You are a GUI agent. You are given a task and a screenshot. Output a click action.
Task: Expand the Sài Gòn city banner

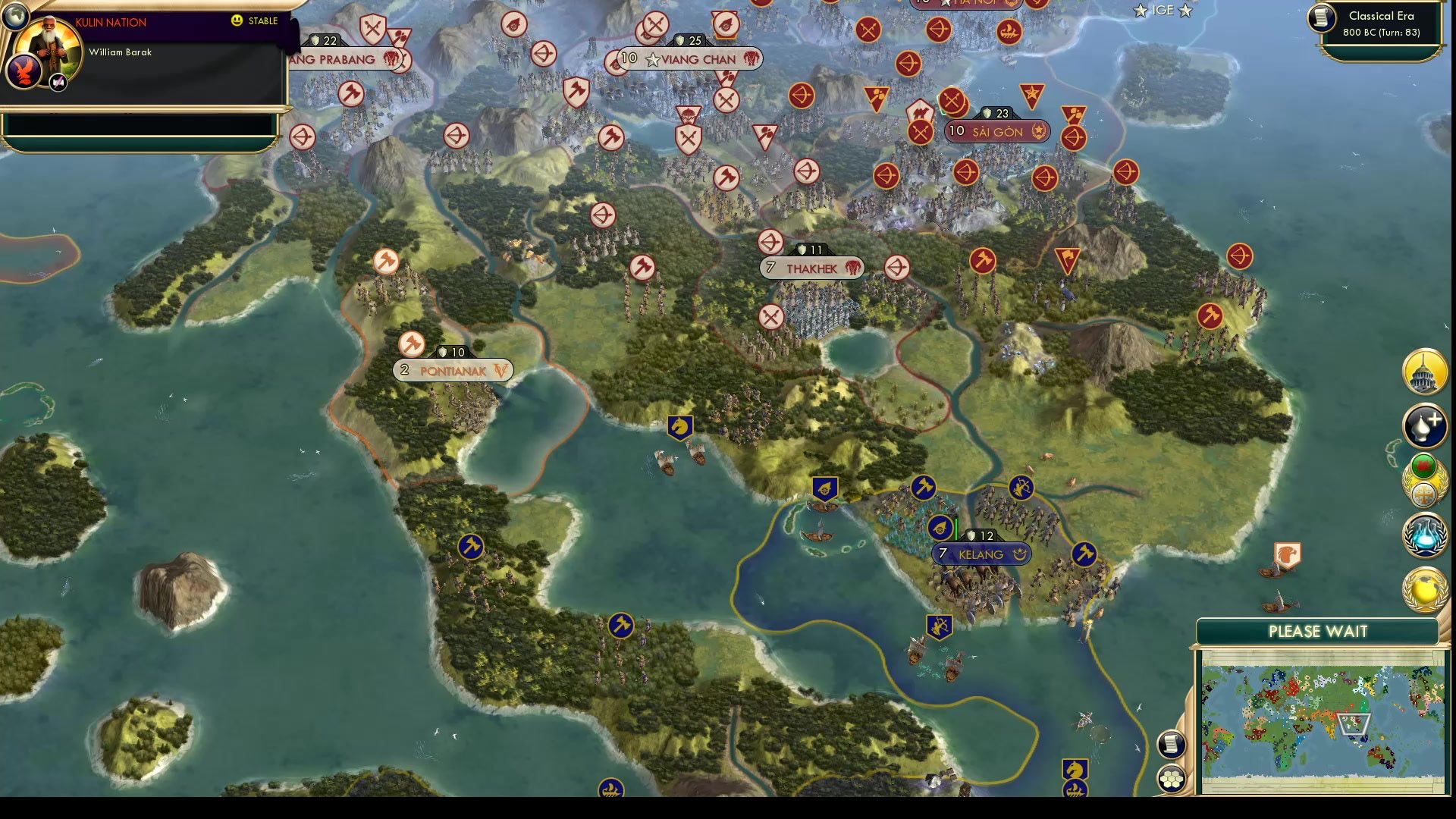point(996,131)
